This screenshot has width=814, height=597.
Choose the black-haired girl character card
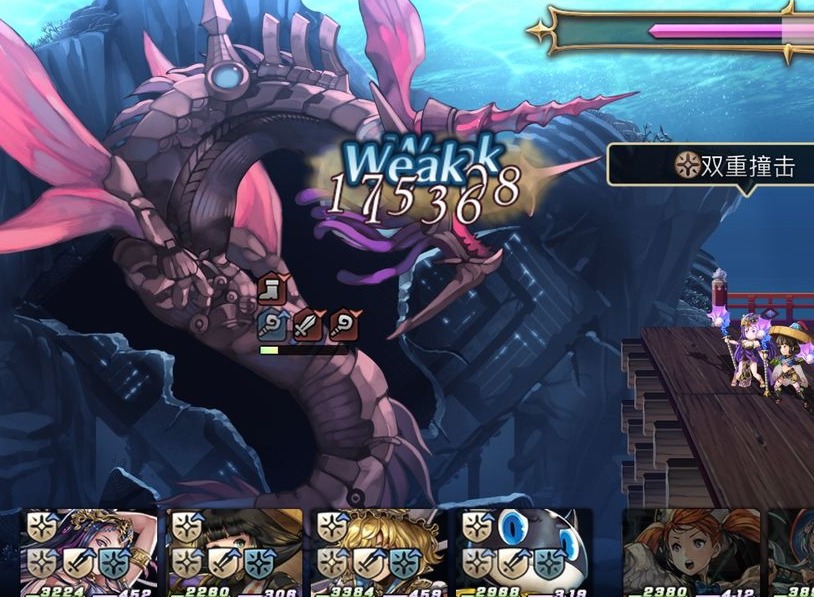click(x=235, y=551)
